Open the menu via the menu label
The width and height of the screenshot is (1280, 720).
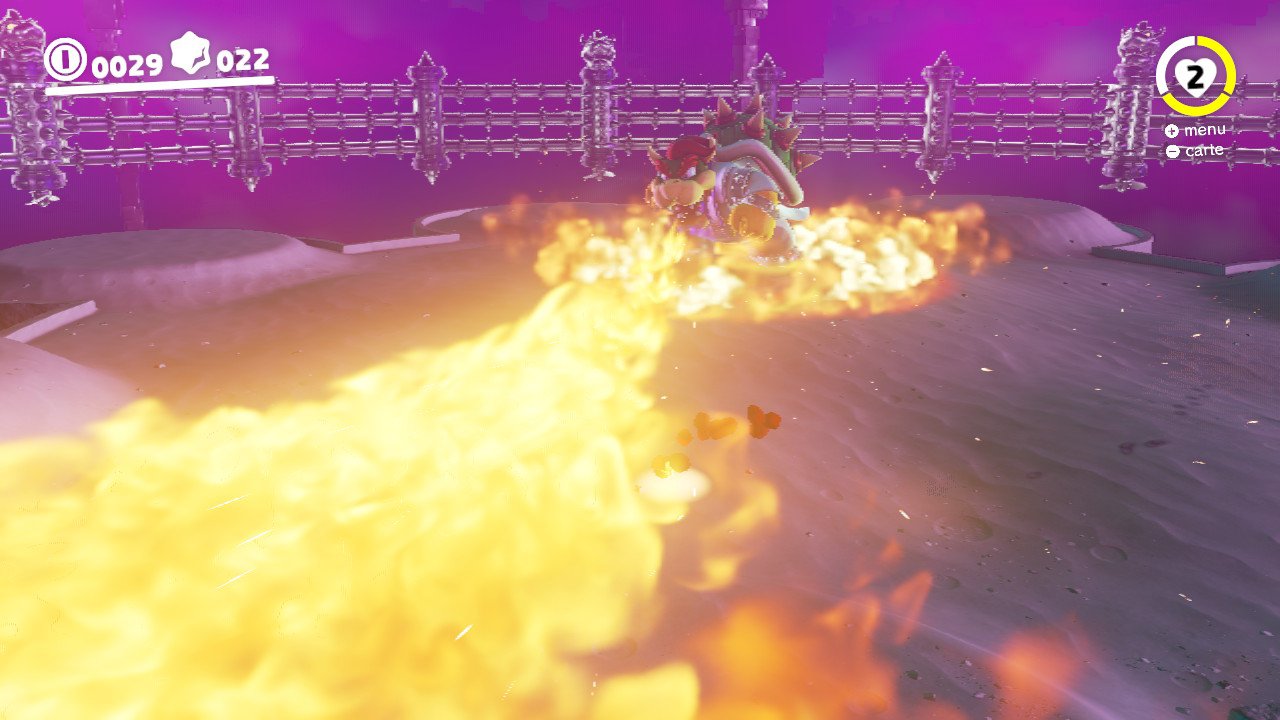1207,130
